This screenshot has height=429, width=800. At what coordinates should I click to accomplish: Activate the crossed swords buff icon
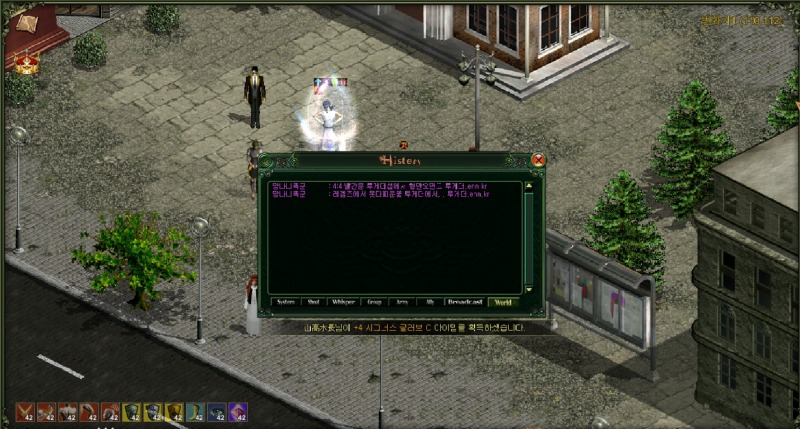[x=24, y=411]
